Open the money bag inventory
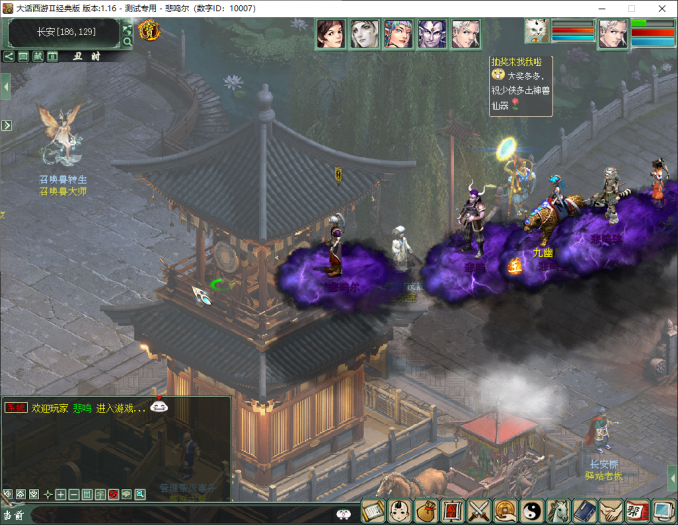The height and width of the screenshot is (525, 678). (427, 511)
